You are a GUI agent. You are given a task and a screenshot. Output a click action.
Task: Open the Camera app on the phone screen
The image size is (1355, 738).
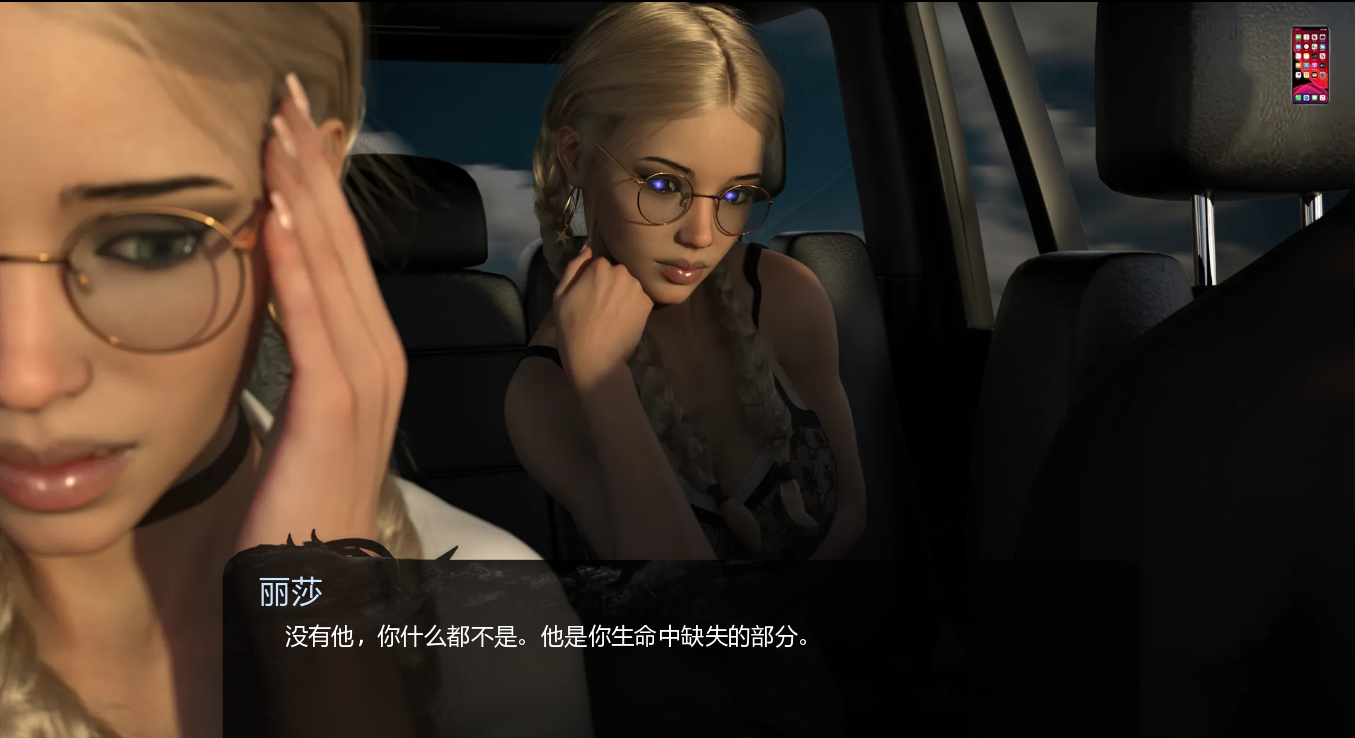1322,38
